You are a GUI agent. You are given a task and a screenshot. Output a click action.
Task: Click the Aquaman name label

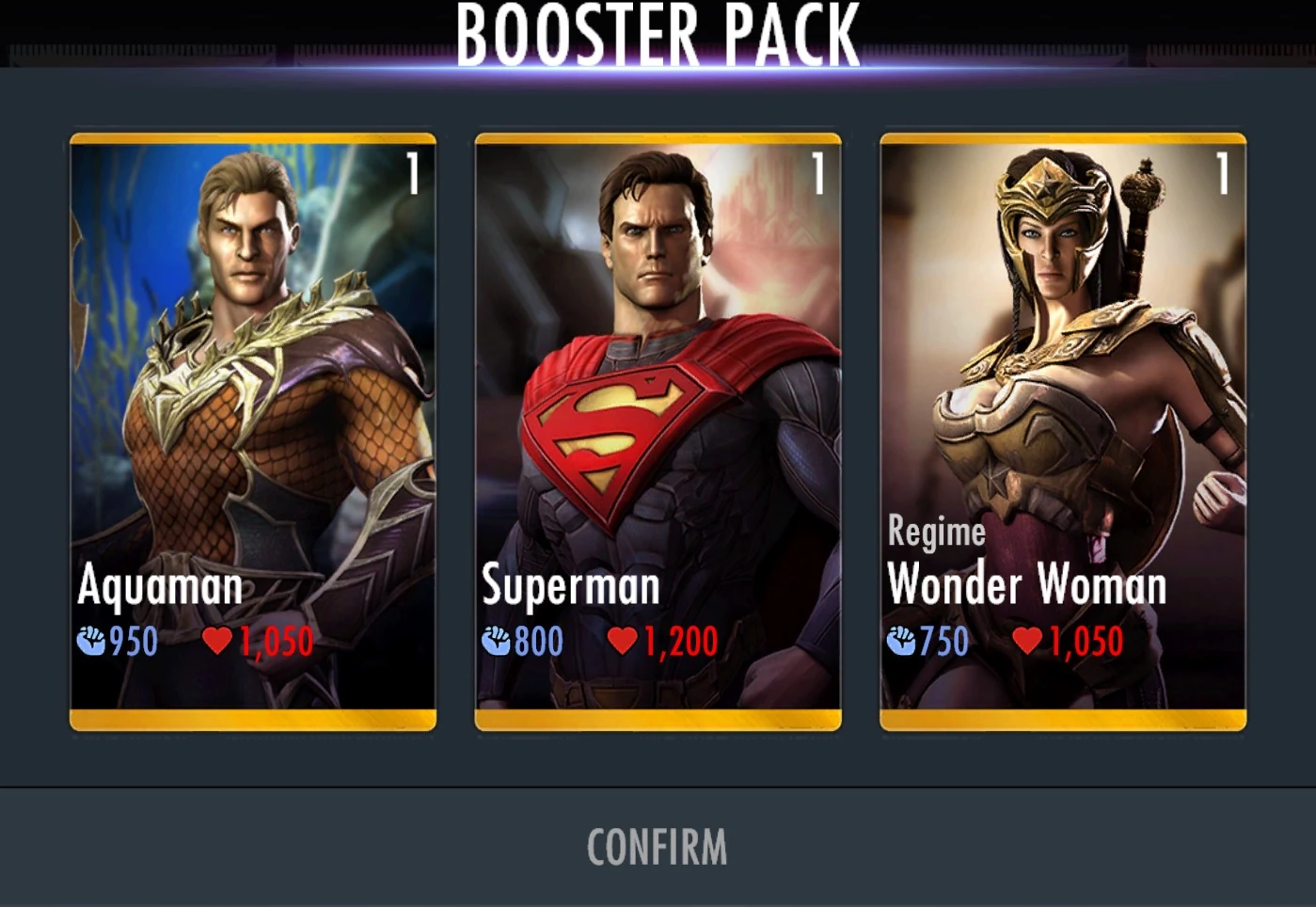[x=161, y=586]
